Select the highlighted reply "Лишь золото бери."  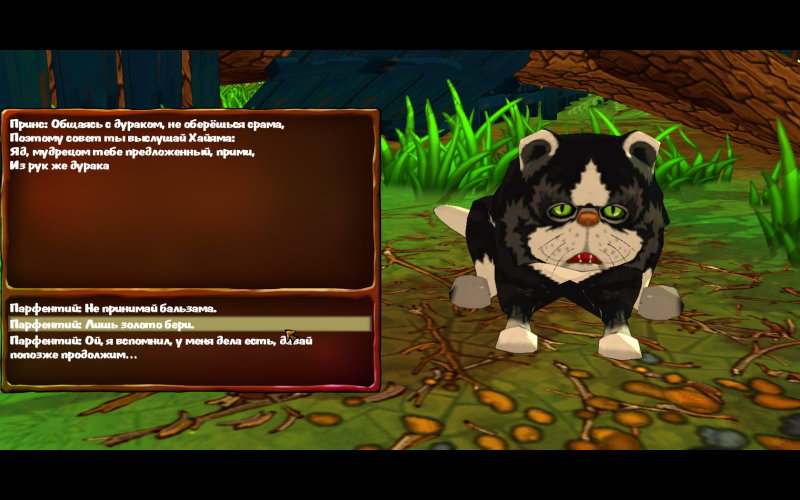pos(101,324)
